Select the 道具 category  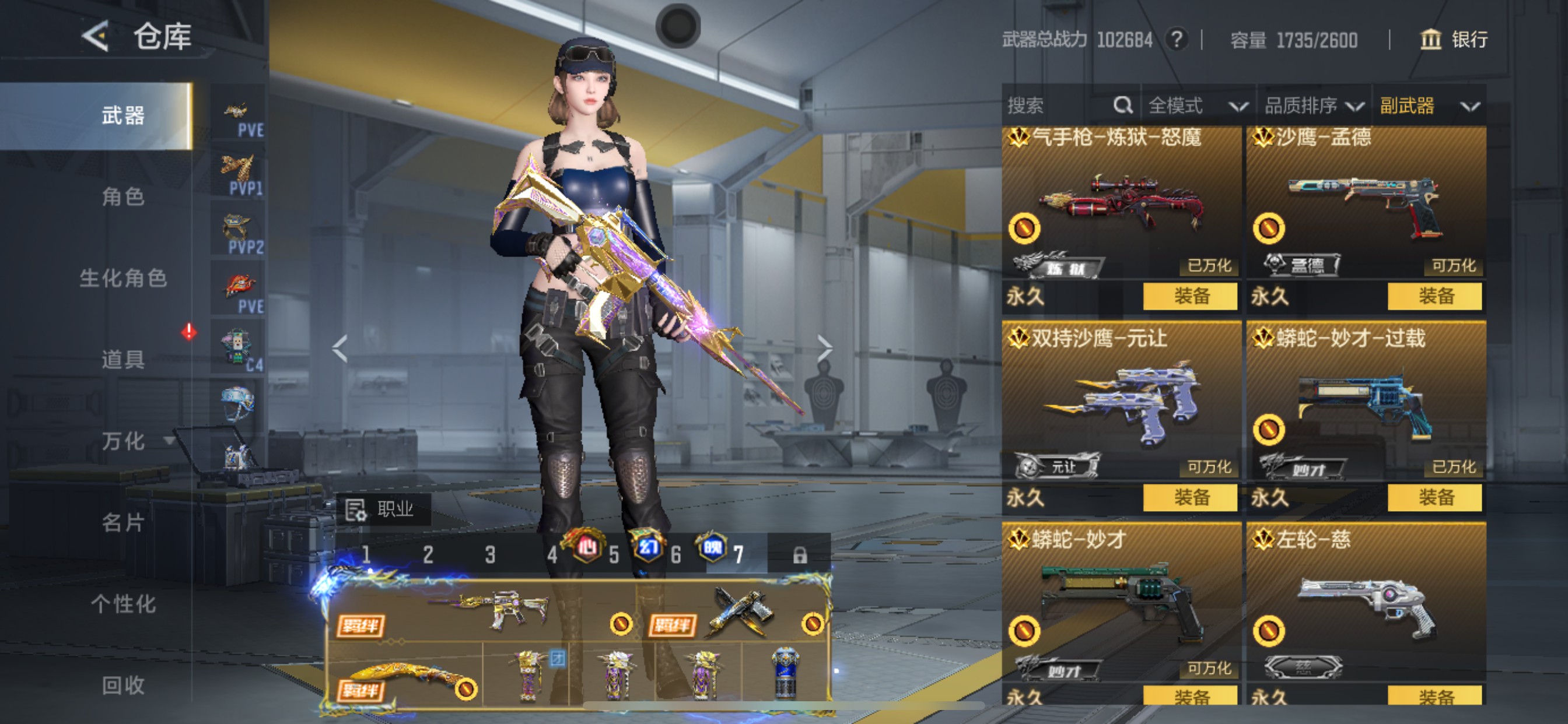123,360
